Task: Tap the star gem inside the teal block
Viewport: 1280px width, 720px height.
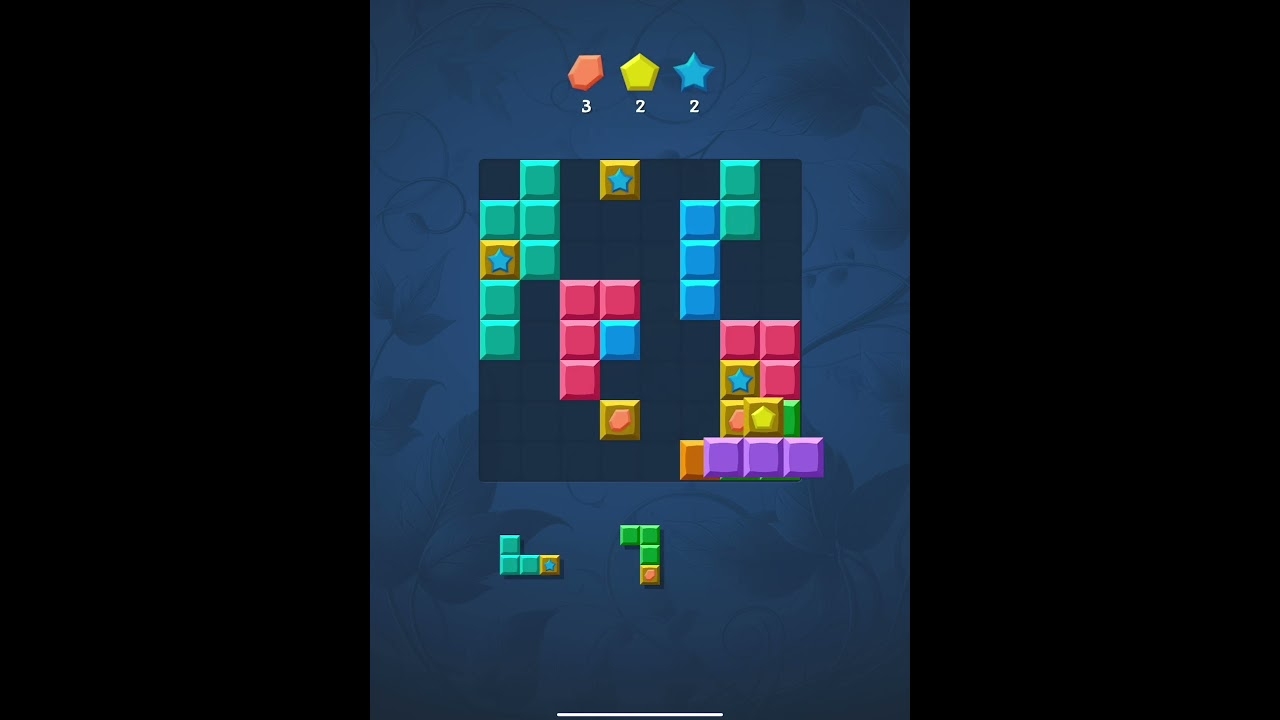Action: pos(500,260)
